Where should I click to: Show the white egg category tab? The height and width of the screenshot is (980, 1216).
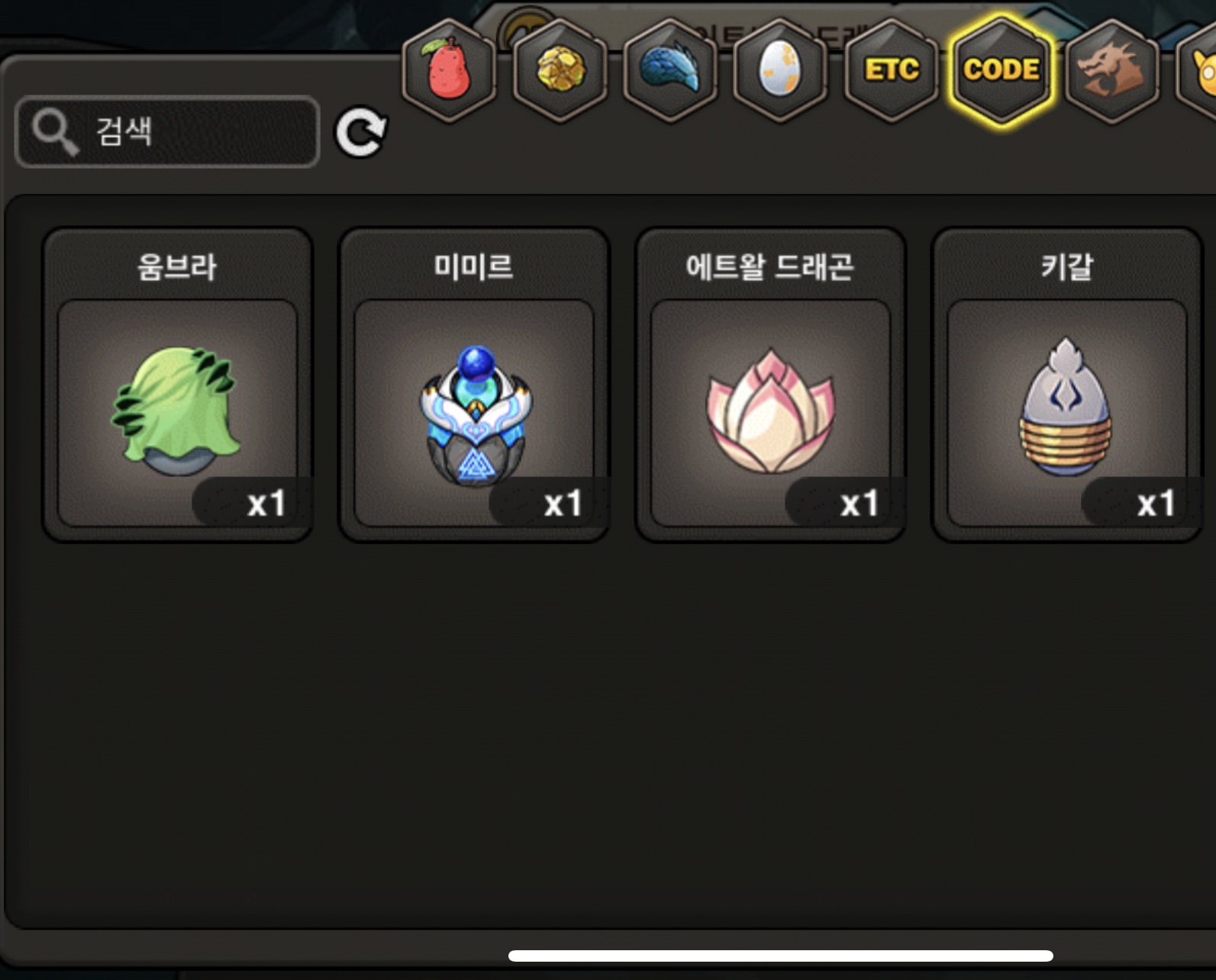click(x=780, y=70)
